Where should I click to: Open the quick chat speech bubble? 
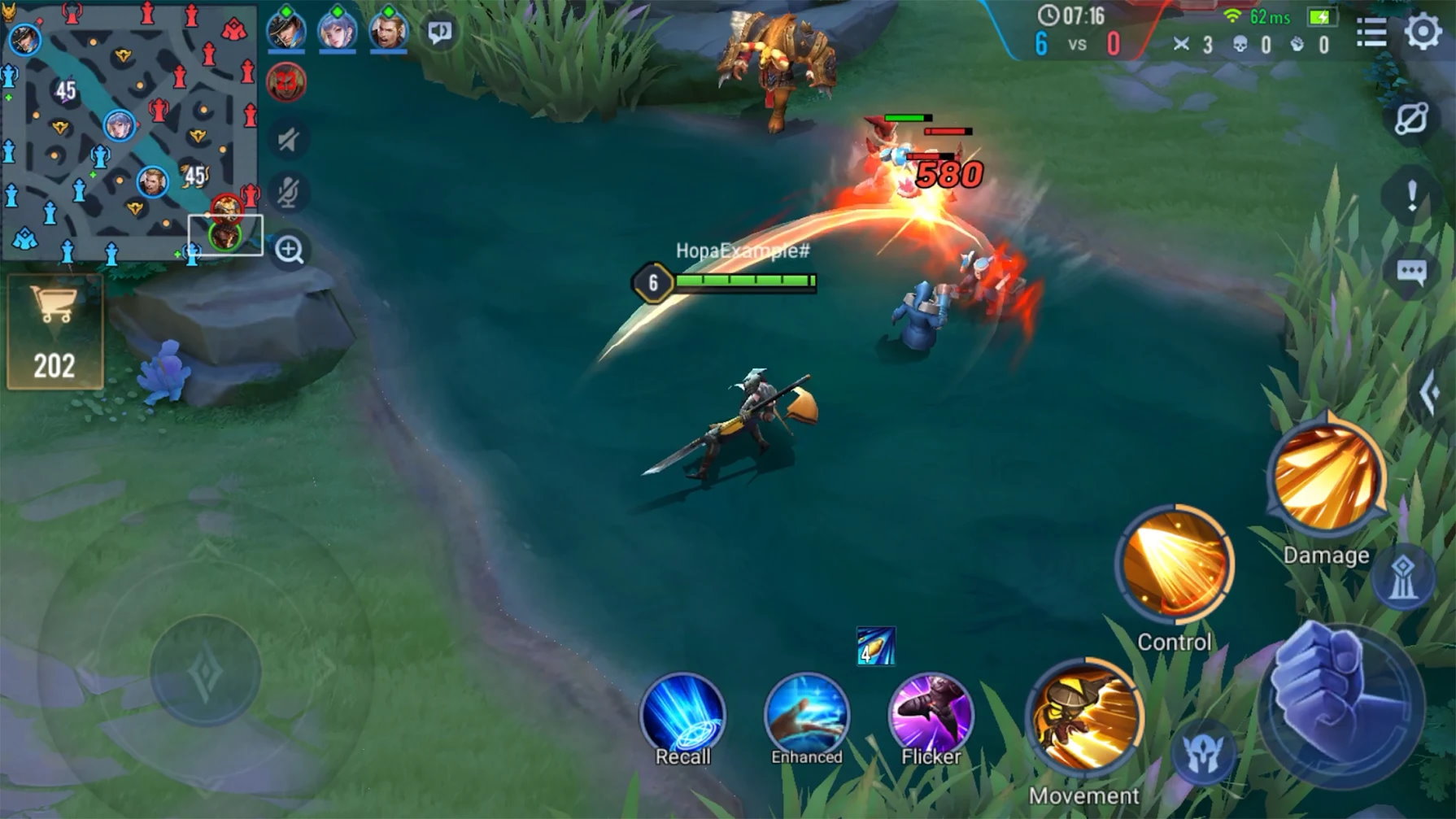[x=1411, y=272]
